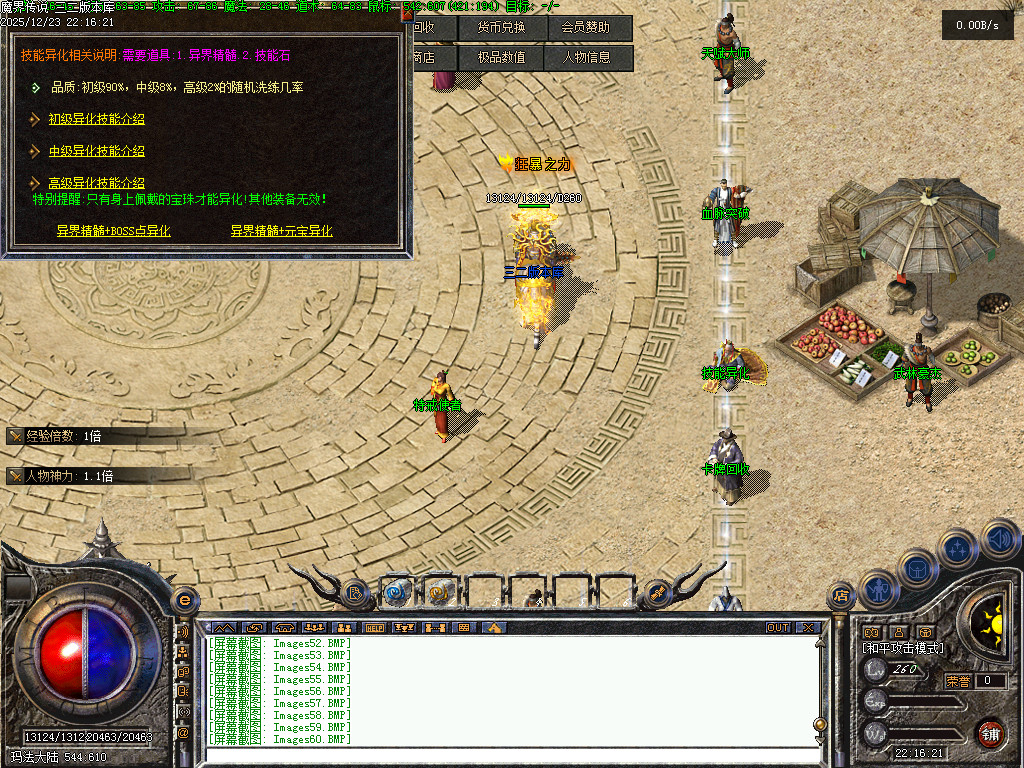Close the skill mutation dialog

tap(406, 14)
